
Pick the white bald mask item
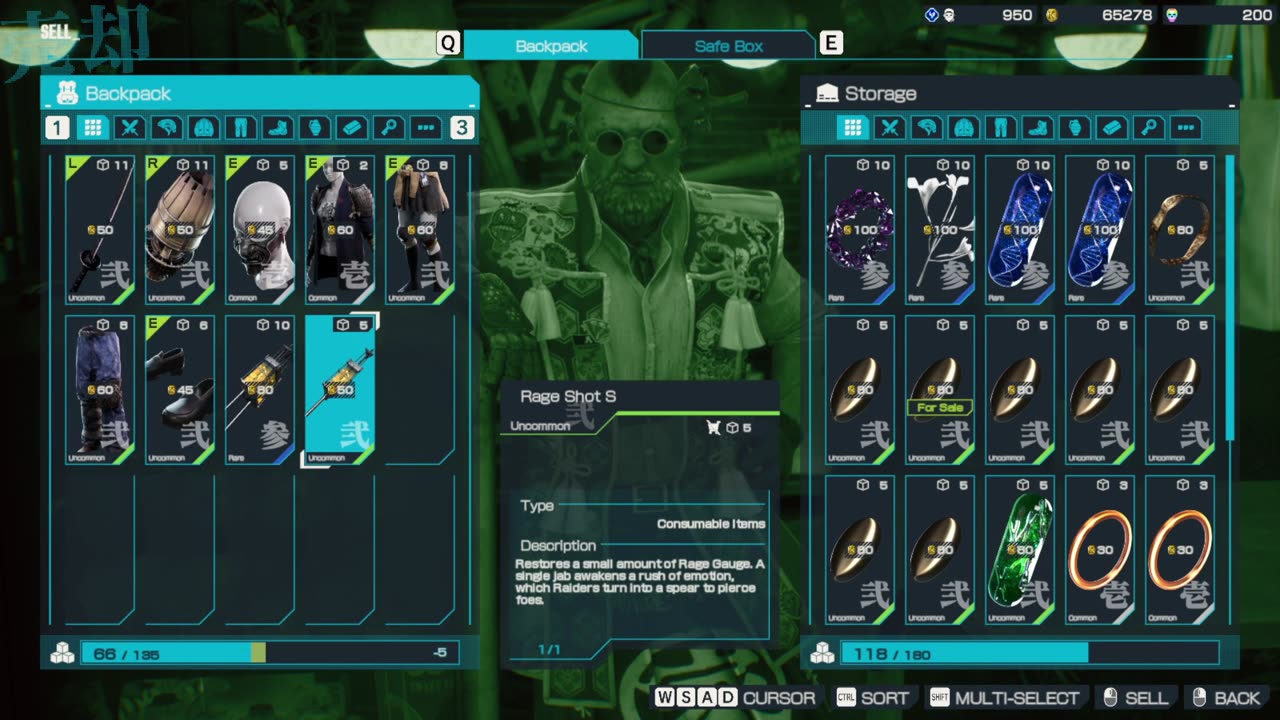click(260, 230)
